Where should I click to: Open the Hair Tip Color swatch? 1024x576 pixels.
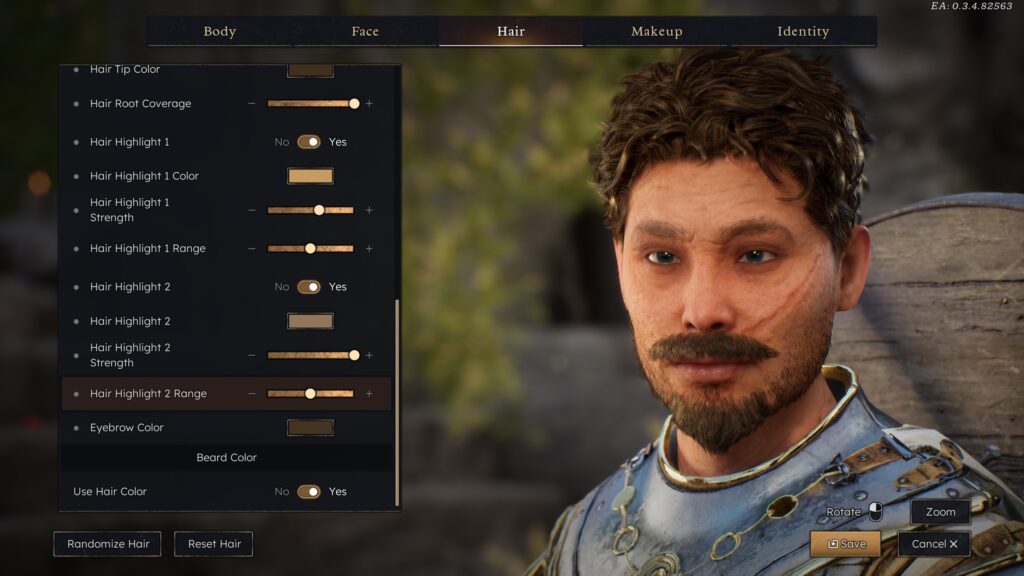[310, 70]
